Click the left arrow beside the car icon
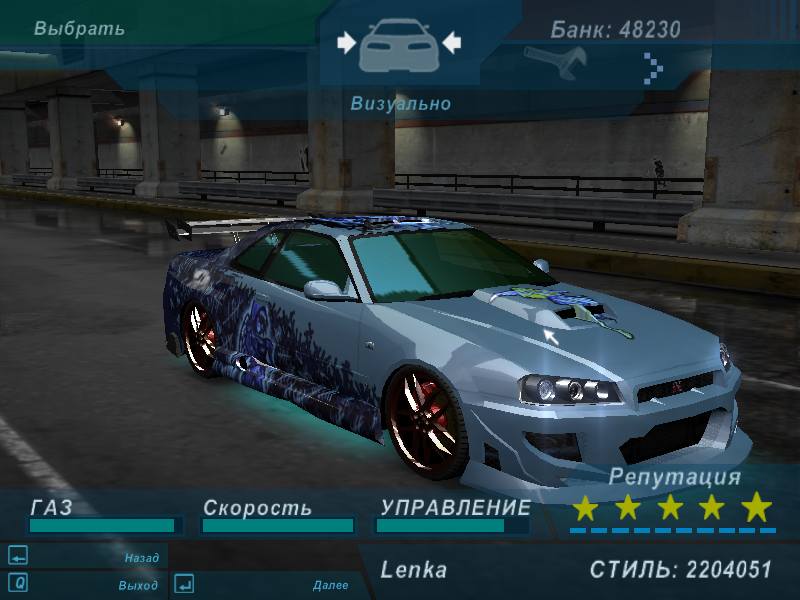Screen dimensions: 800x600 [x=347, y=42]
